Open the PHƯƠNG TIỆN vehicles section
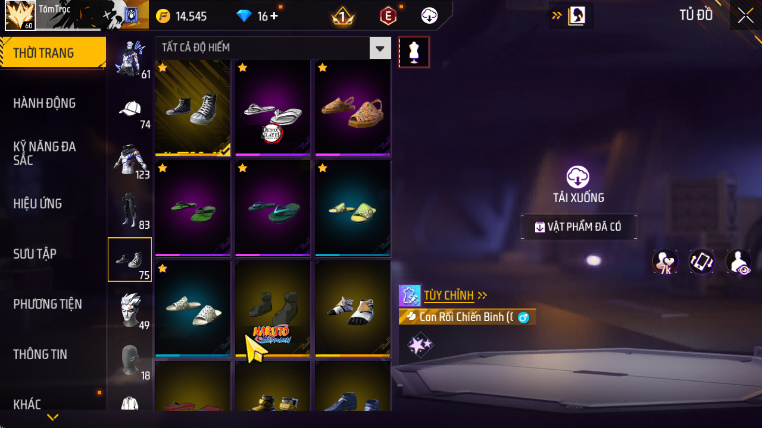 (x=48, y=304)
